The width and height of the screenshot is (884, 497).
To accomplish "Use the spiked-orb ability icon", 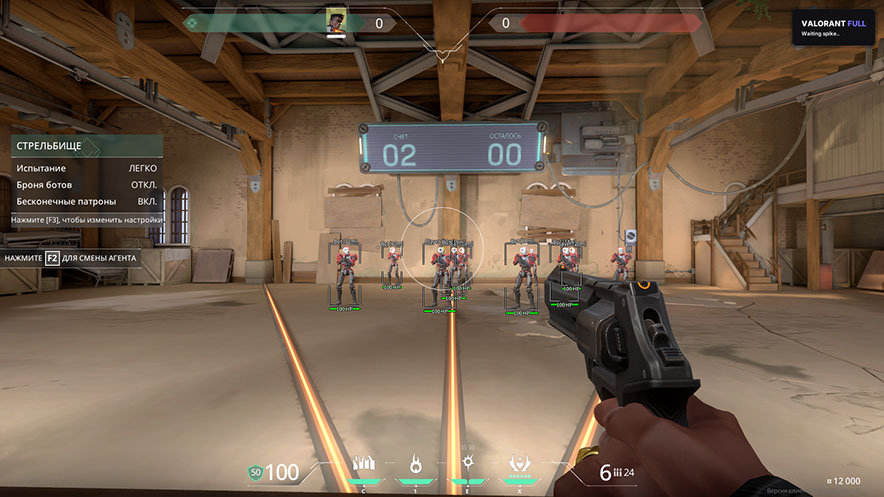I will pos(467,465).
